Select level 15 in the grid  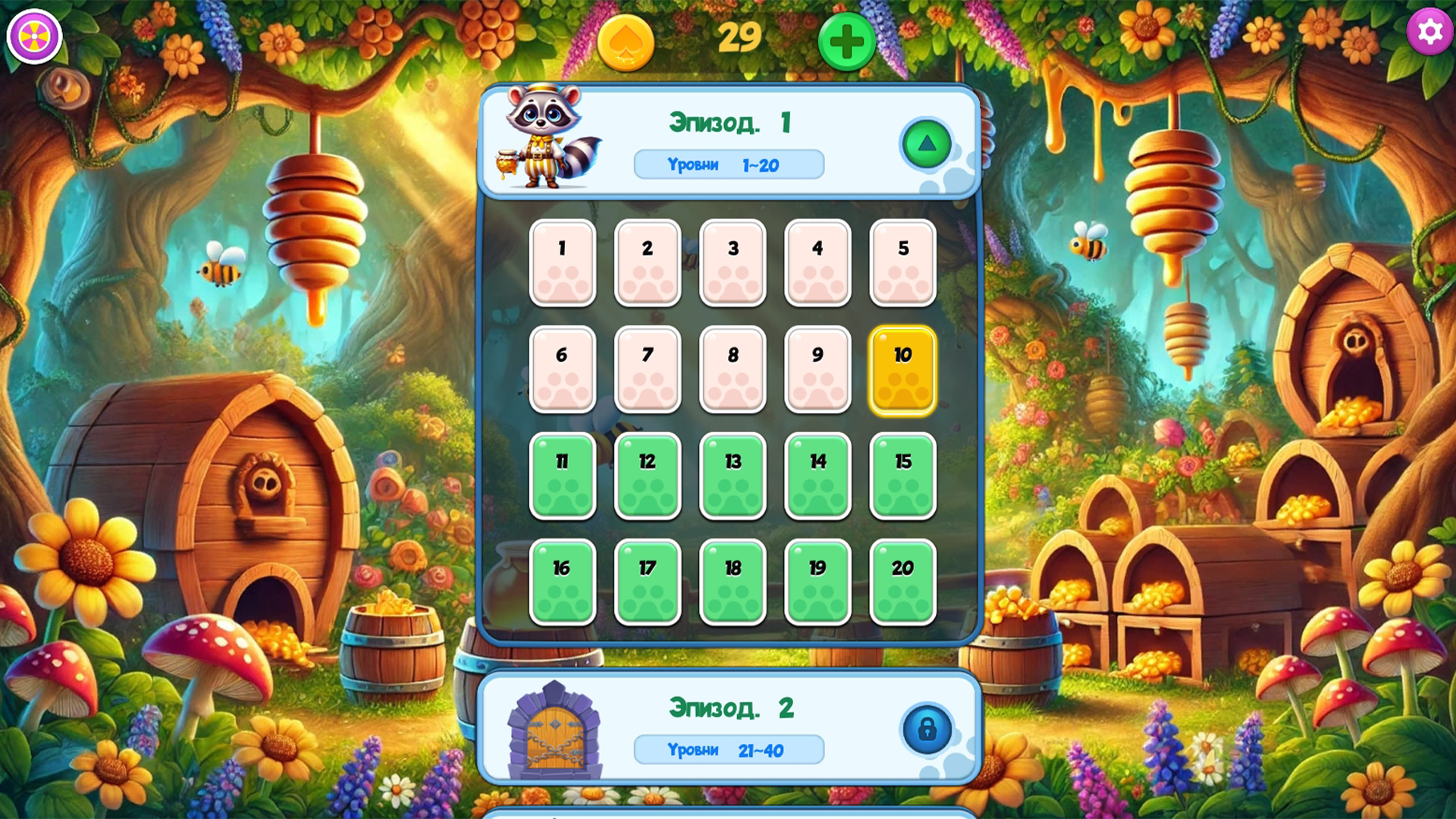(902, 475)
